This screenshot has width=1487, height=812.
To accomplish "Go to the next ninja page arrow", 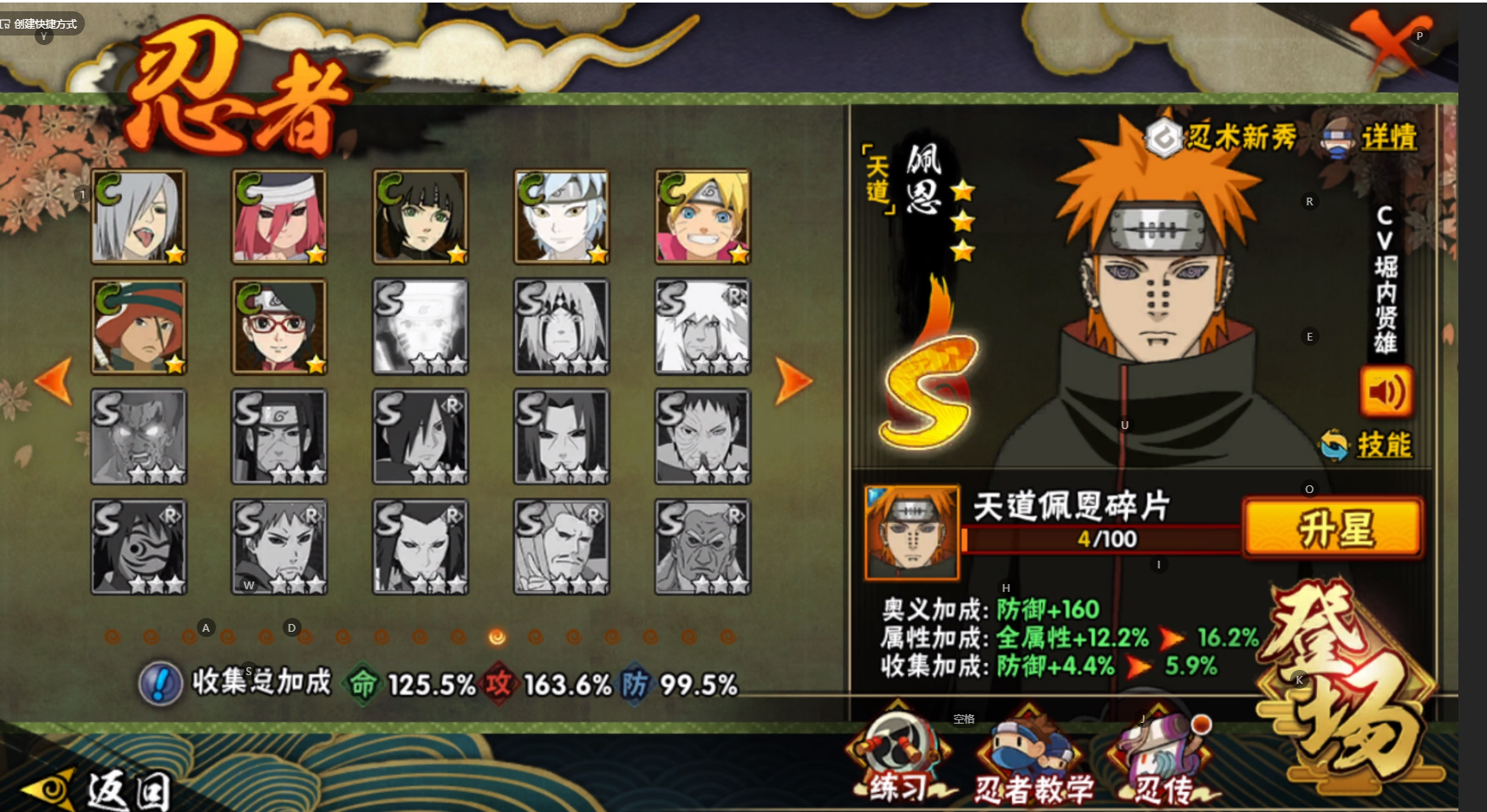I will coord(792,380).
